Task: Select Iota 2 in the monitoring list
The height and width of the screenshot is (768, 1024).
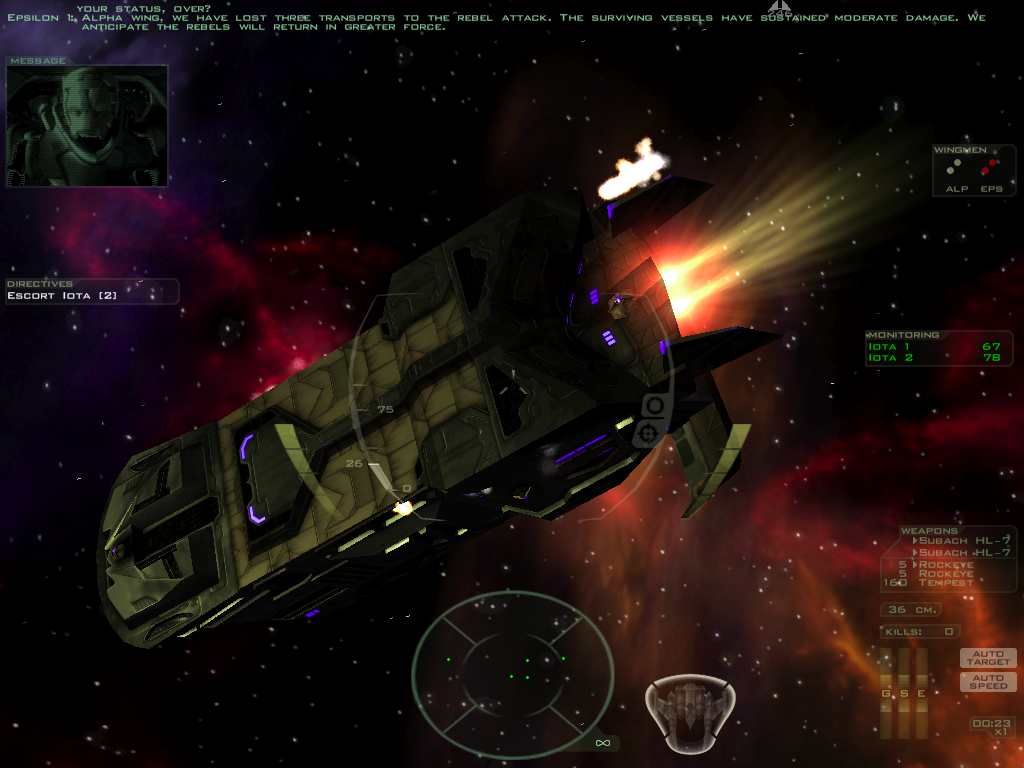Action: coord(938,357)
